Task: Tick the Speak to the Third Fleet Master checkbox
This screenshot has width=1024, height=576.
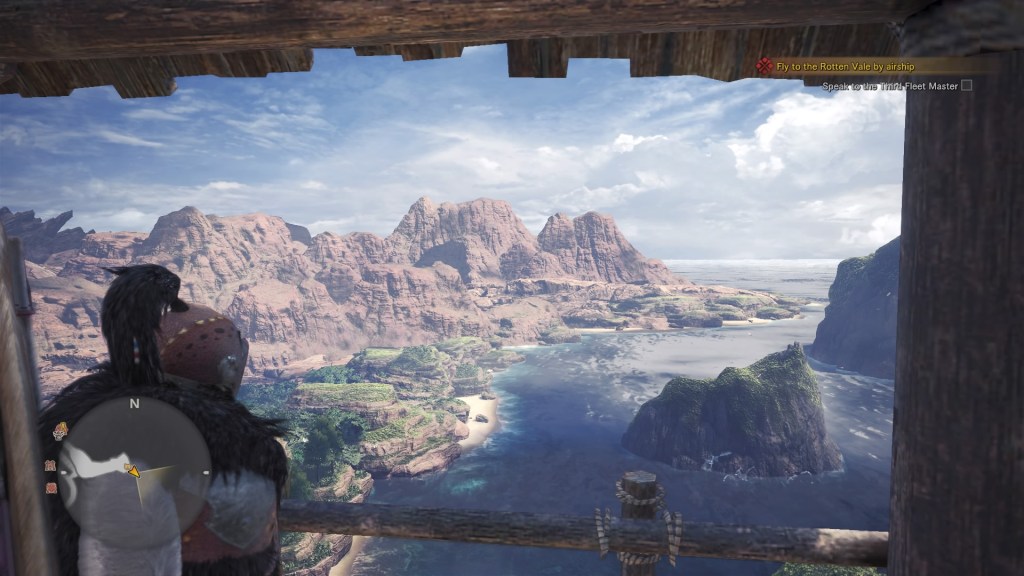Action: (x=966, y=86)
